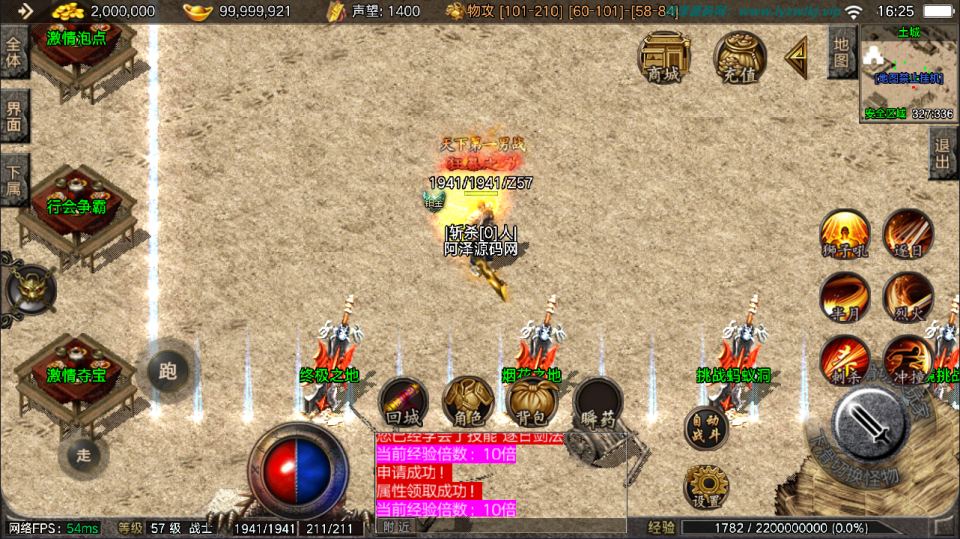Screen dimensions: 960x539
Task: Toggle 自动战斗 auto battle
Action: tap(707, 429)
